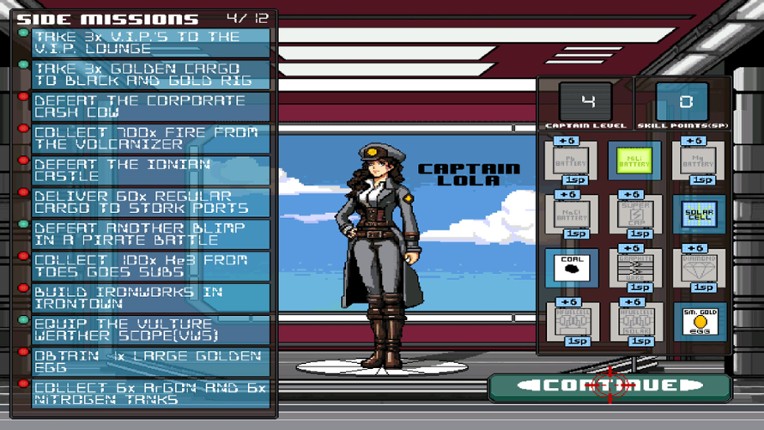Screen dimensions: 764x430
Task: Select Defeat the Ionian Castle mission
Action: pos(151,171)
